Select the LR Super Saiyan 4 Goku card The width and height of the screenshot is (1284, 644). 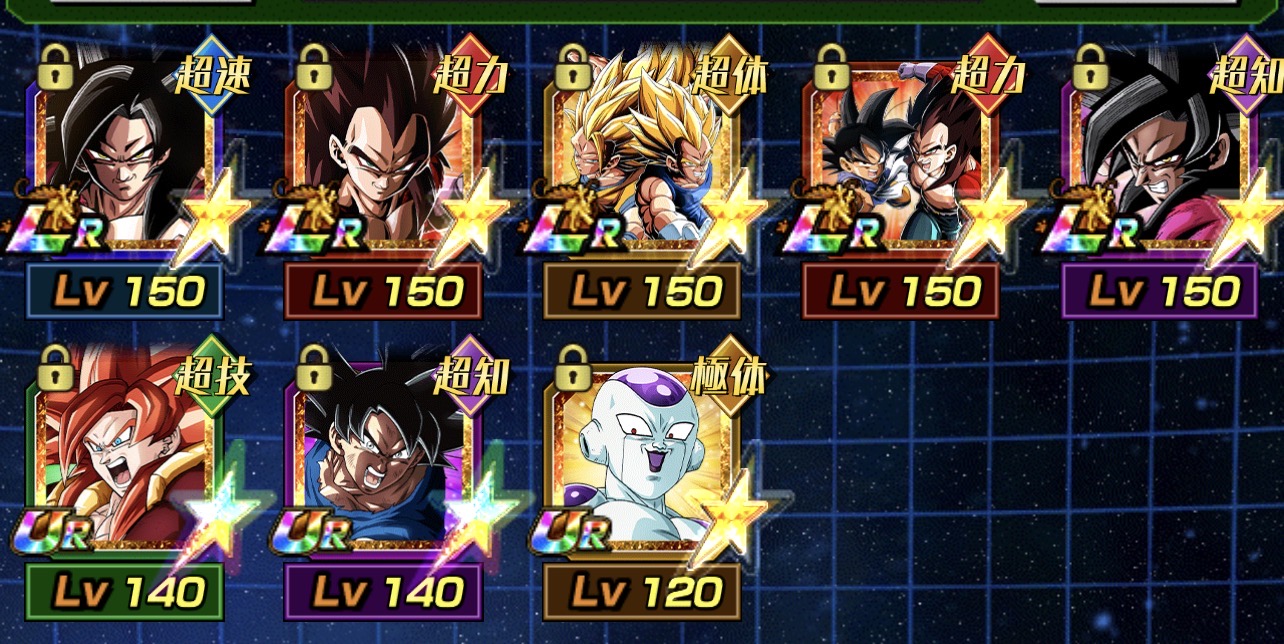(x=125, y=160)
